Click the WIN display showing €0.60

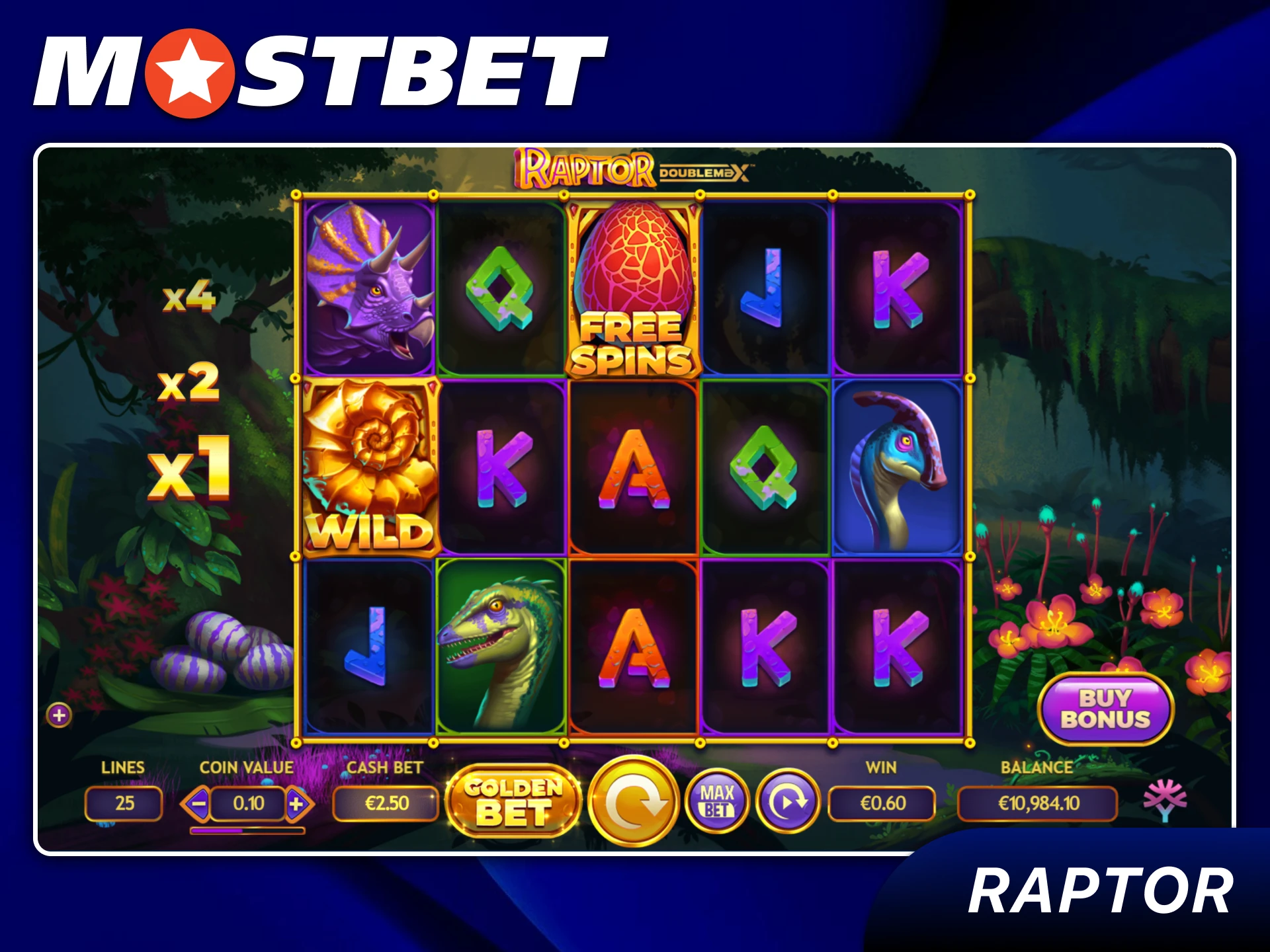(883, 802)
